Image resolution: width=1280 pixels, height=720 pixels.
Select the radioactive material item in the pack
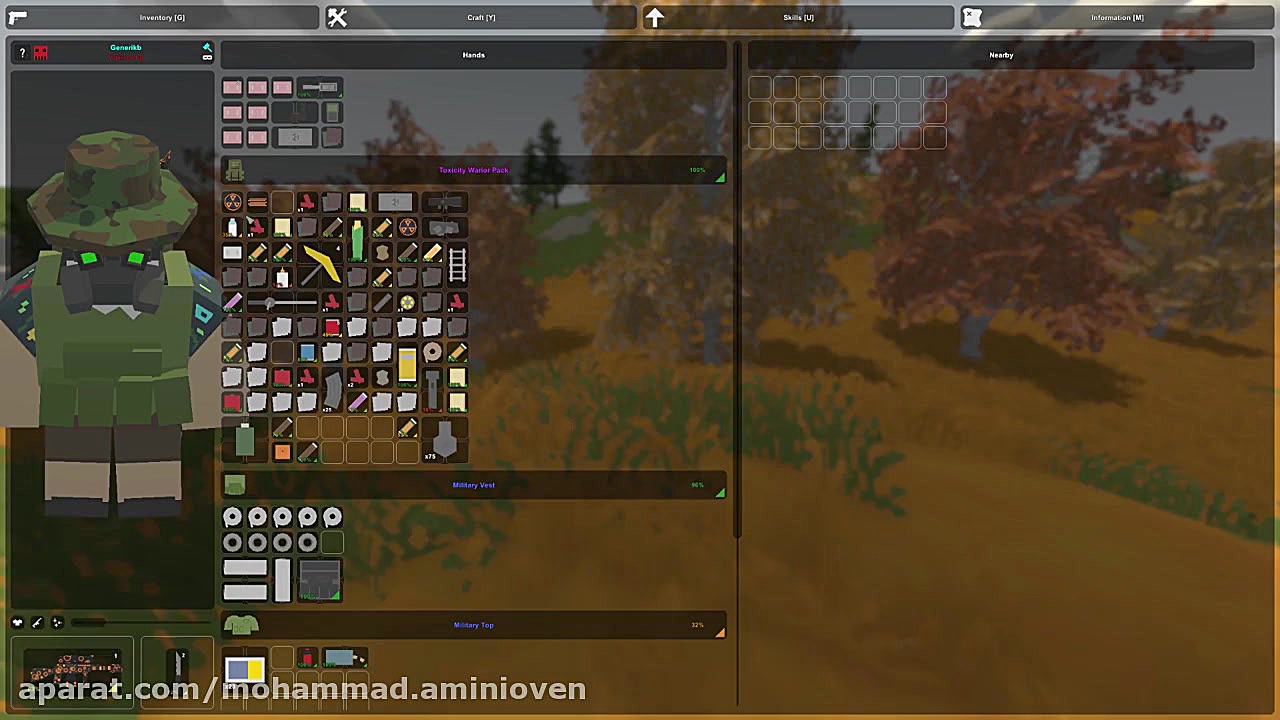(232, 202)
